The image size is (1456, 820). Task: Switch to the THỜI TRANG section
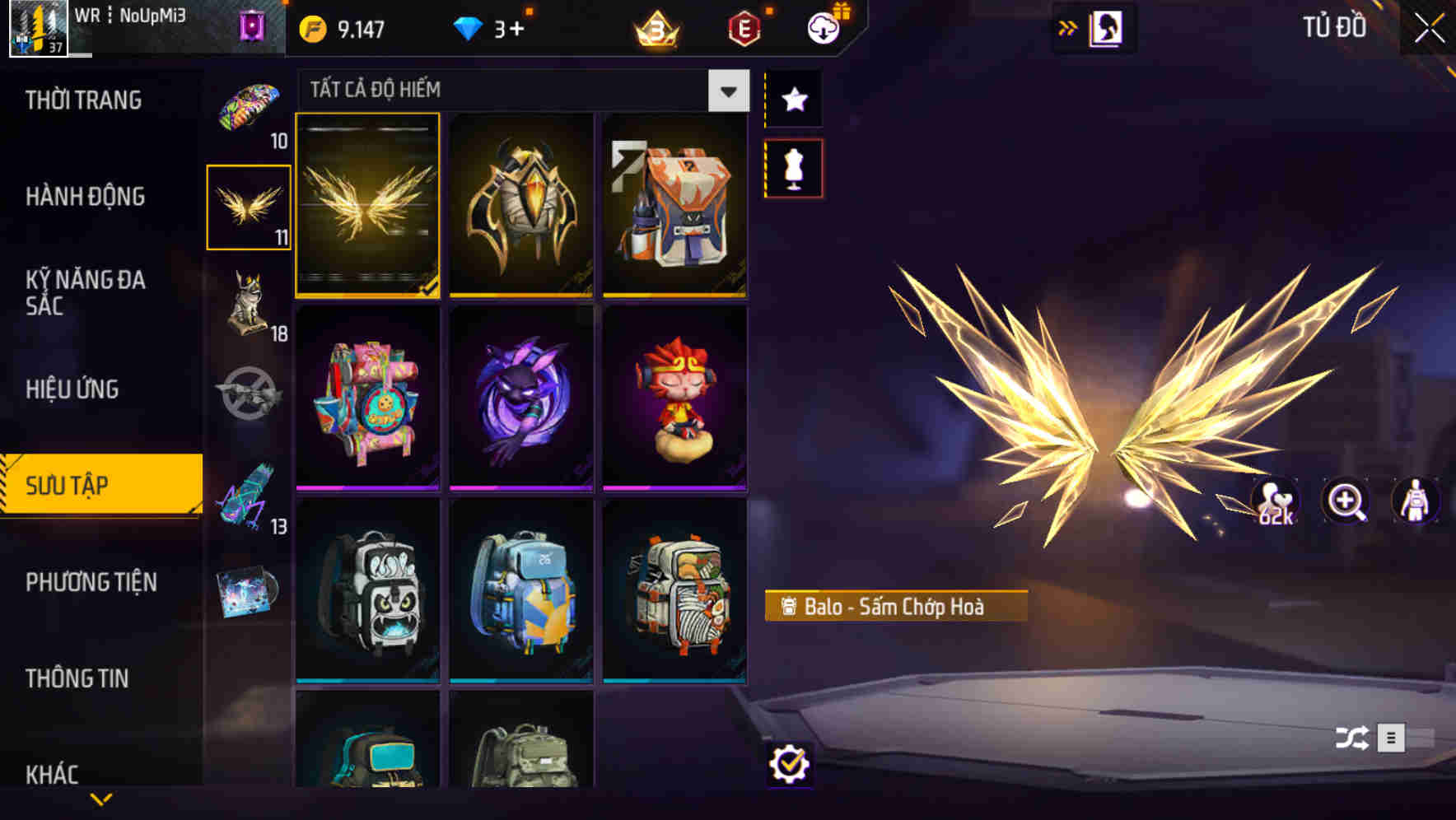pos(85,99)
